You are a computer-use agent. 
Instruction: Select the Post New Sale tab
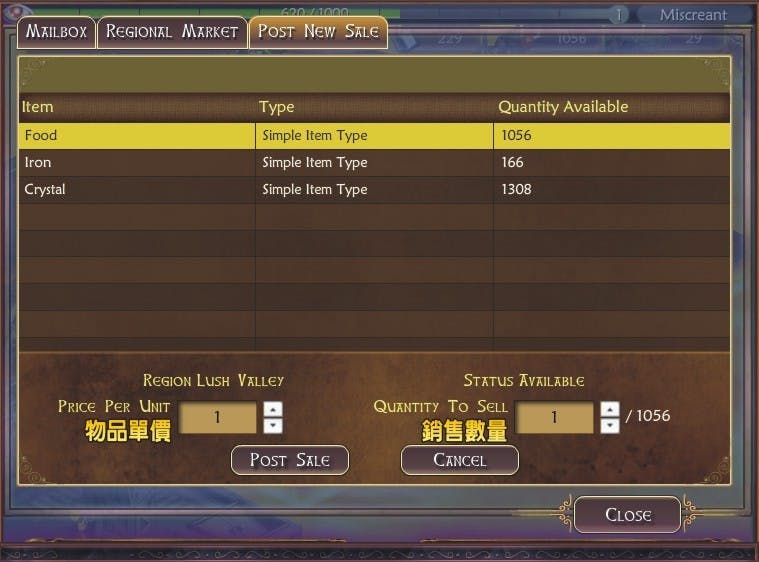click(x=318, y=31)
